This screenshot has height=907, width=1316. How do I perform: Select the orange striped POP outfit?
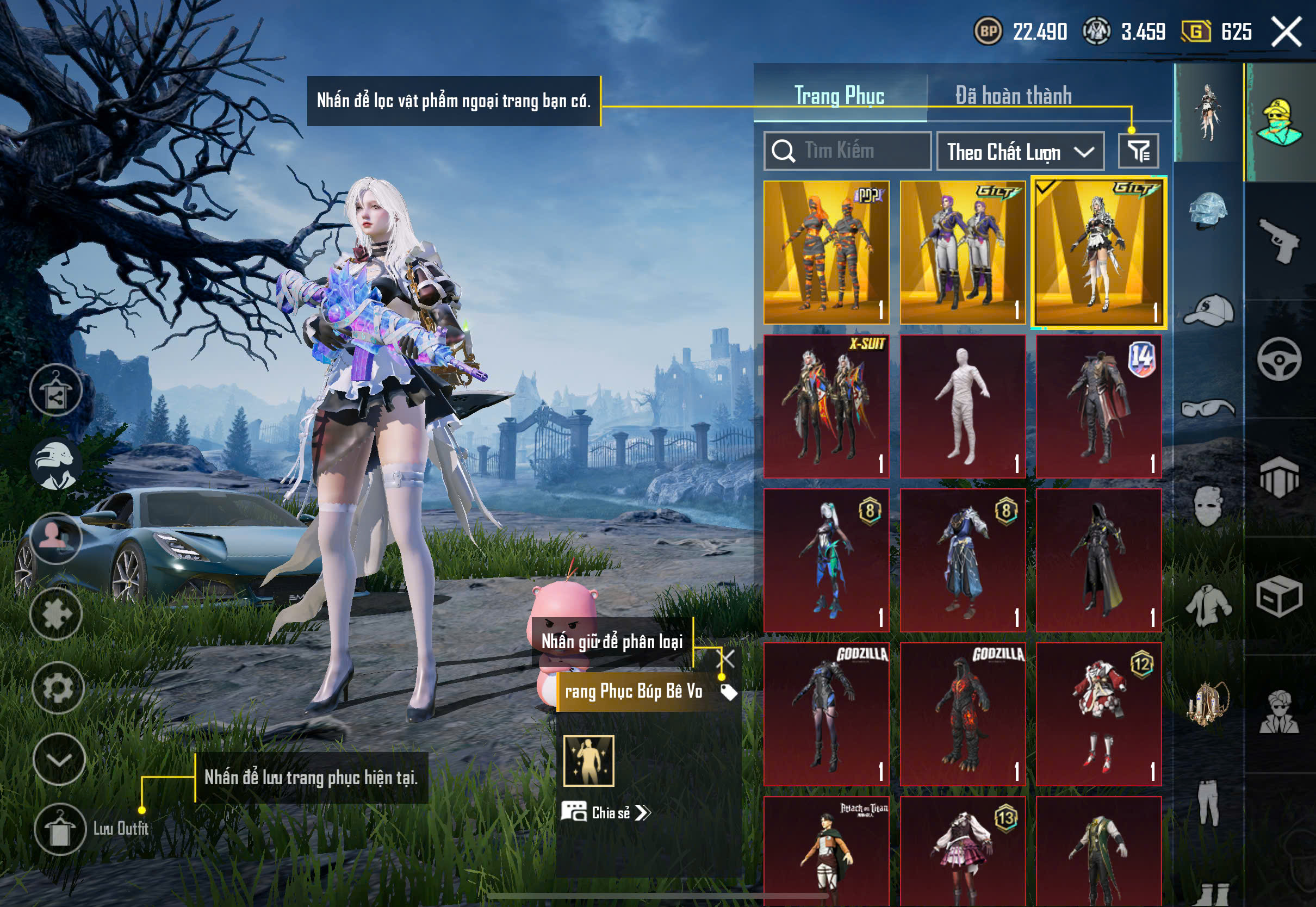(826, 252)
